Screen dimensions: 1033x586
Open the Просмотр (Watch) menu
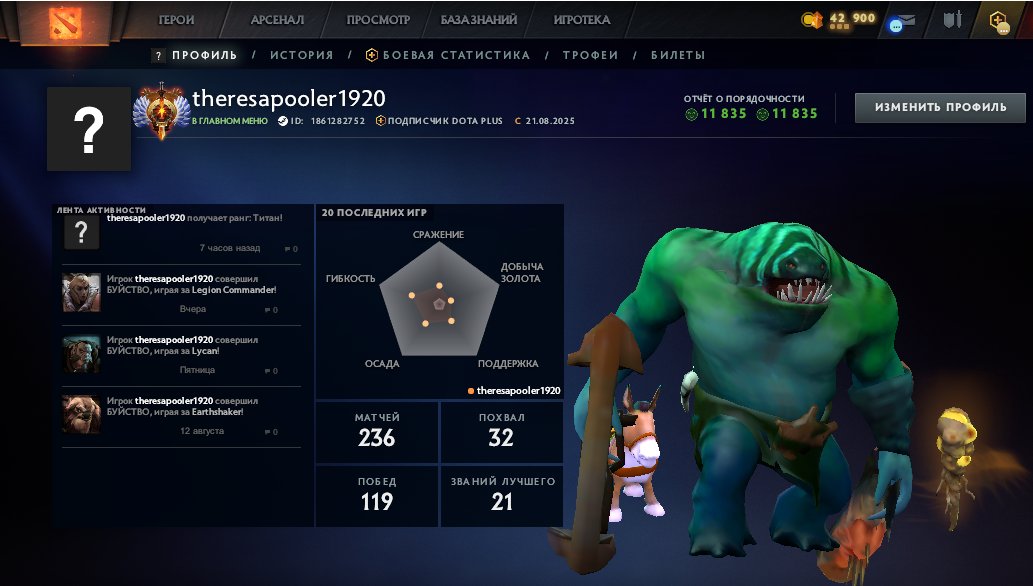coord(378,20)
